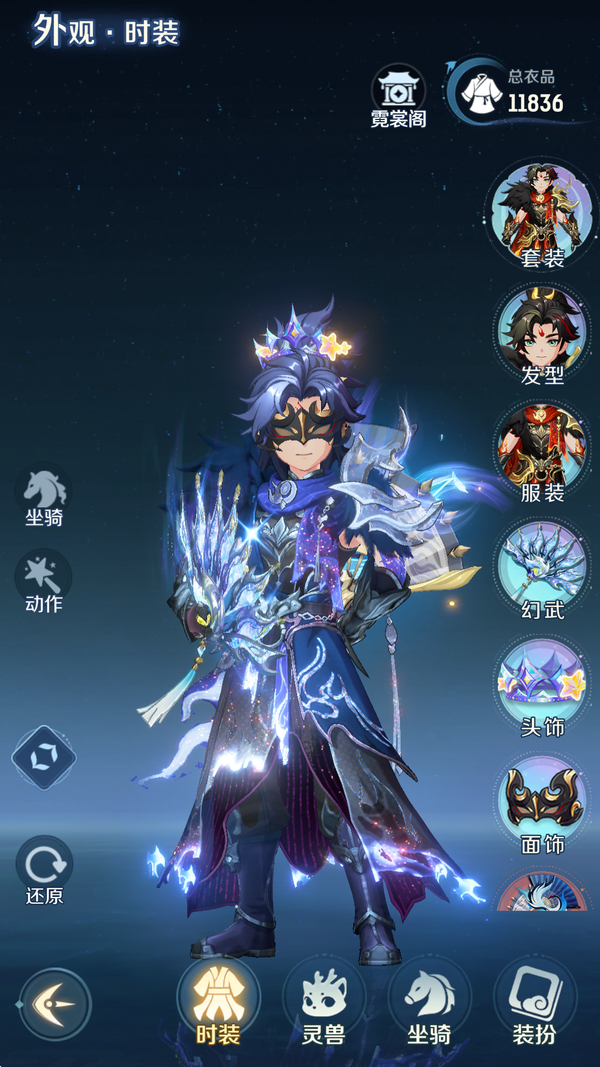Switch to the 装扮 dress-up tab
Viewport: 600px width, 1067px height.
534,1001
